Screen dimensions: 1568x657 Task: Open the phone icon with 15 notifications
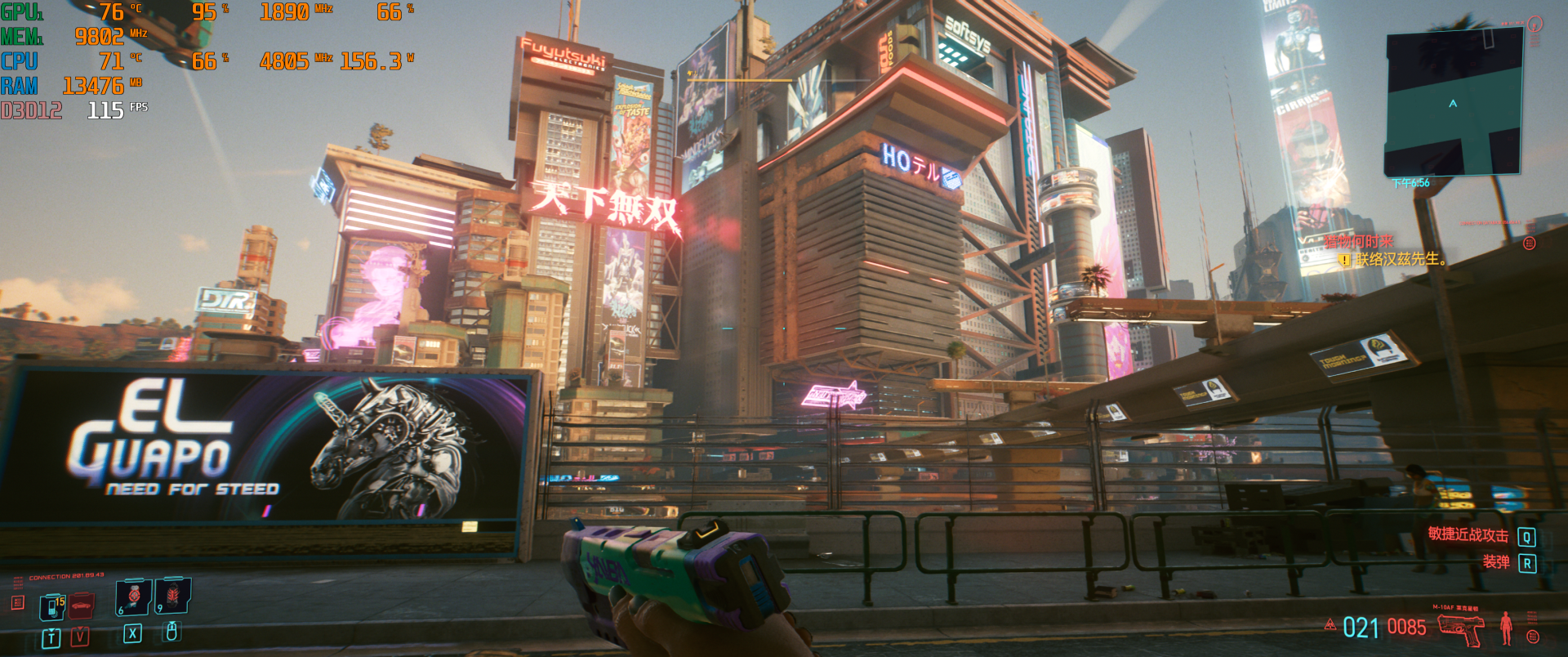[x=51, y=607]
